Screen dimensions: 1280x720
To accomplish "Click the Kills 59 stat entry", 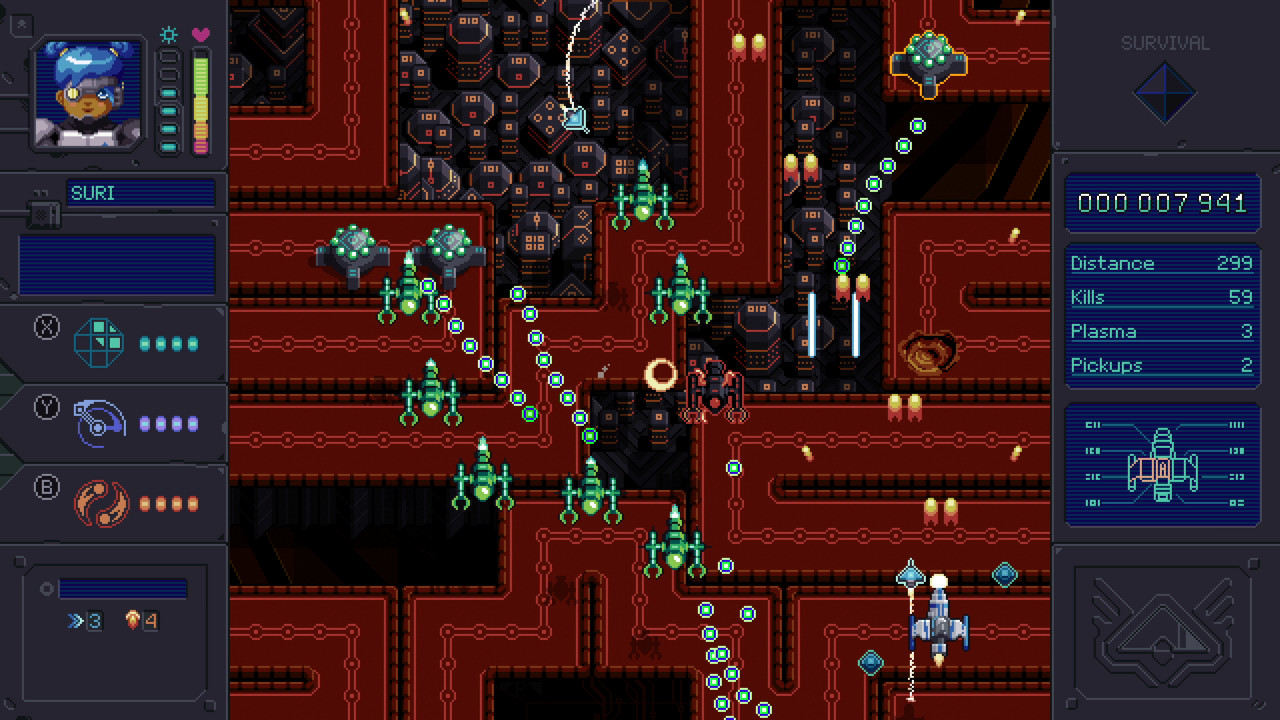I will pos(1160,297).
